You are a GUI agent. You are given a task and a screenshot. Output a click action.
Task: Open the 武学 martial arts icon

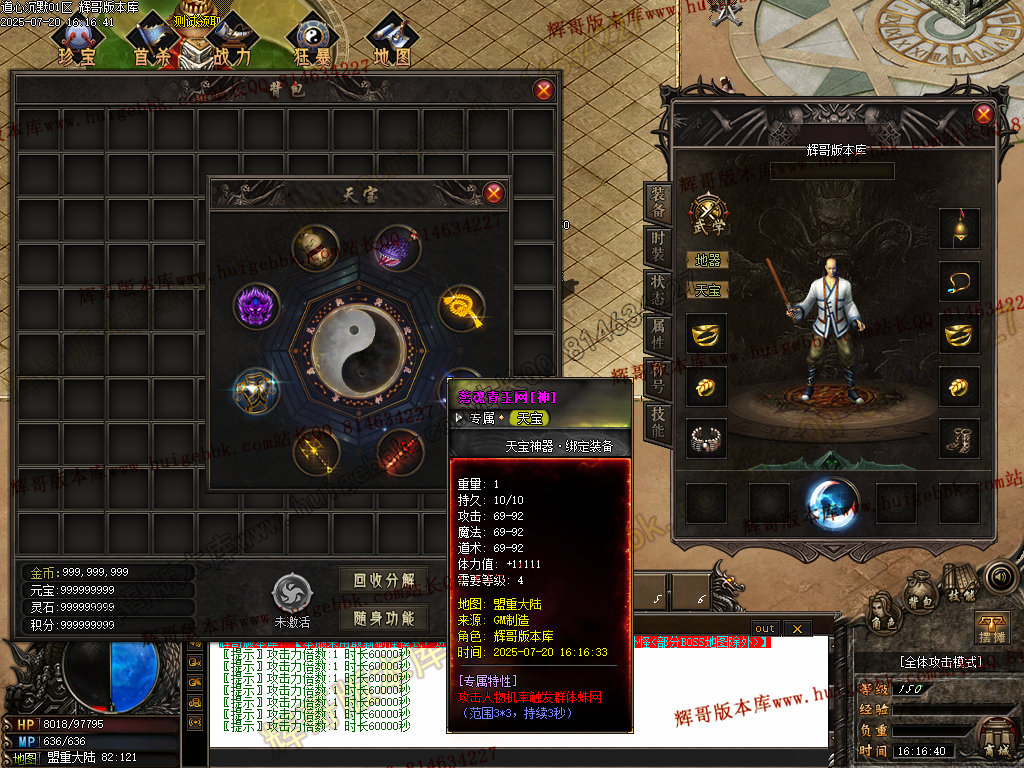click(708, 214)
